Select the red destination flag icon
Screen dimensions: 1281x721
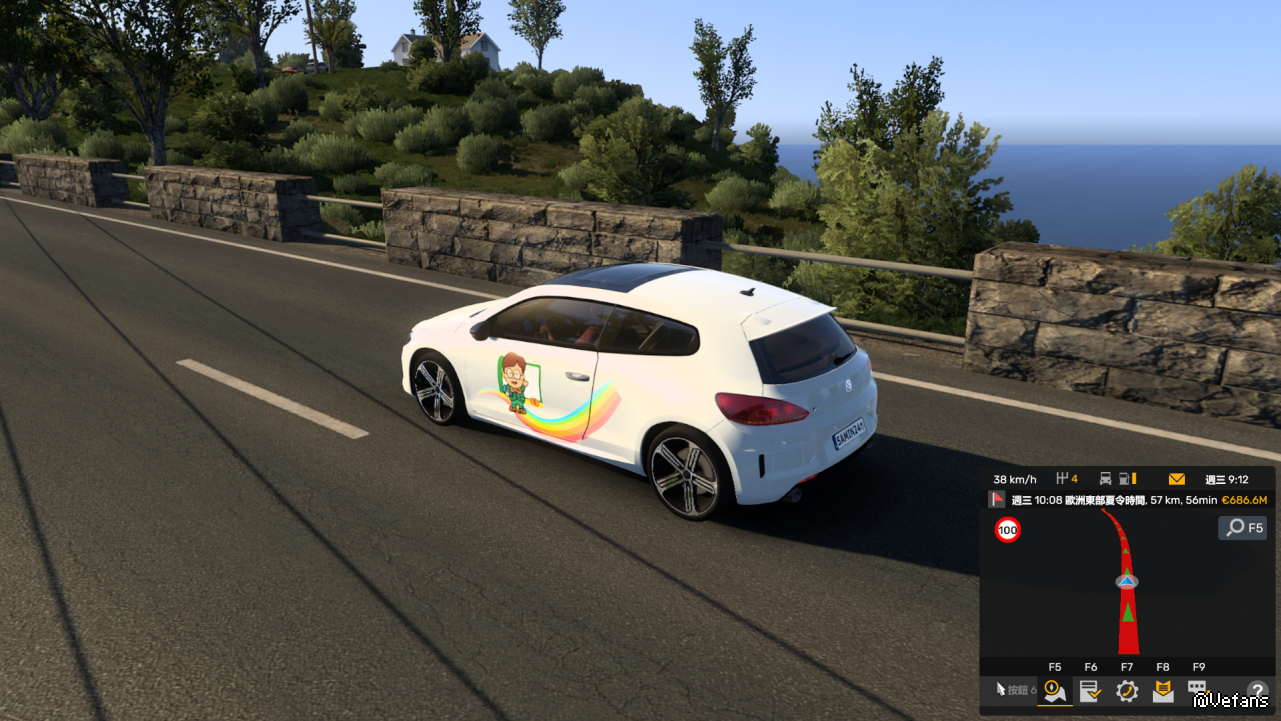coord(997,500)
